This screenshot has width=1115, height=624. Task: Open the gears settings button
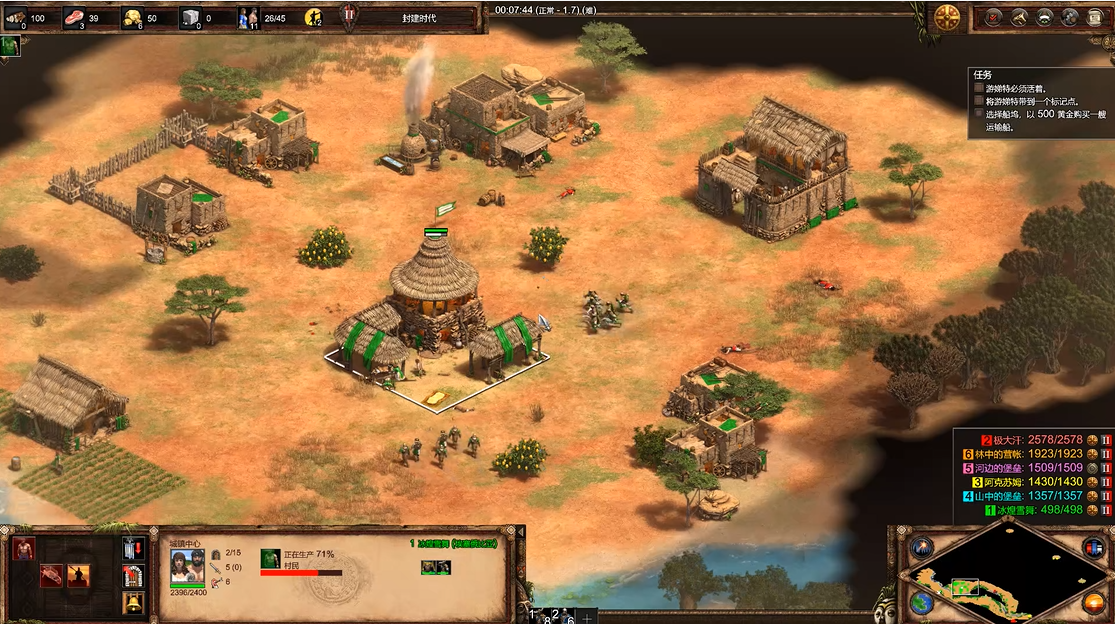pos(1069,17)
